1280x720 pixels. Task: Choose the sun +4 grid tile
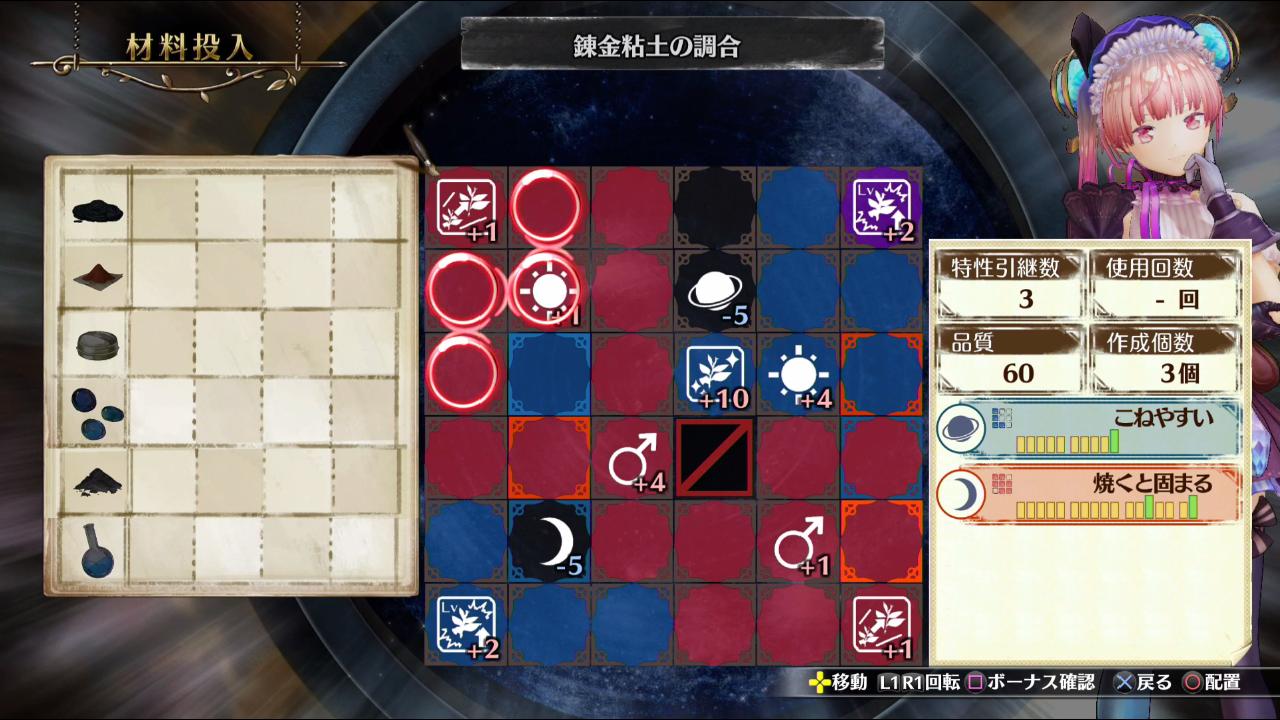pos(798,375)
